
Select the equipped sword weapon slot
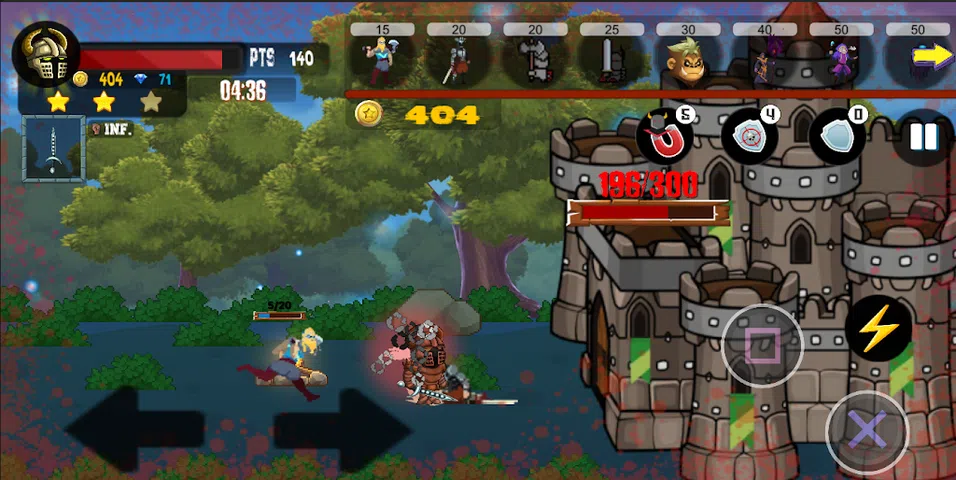(x=53, y=148)
